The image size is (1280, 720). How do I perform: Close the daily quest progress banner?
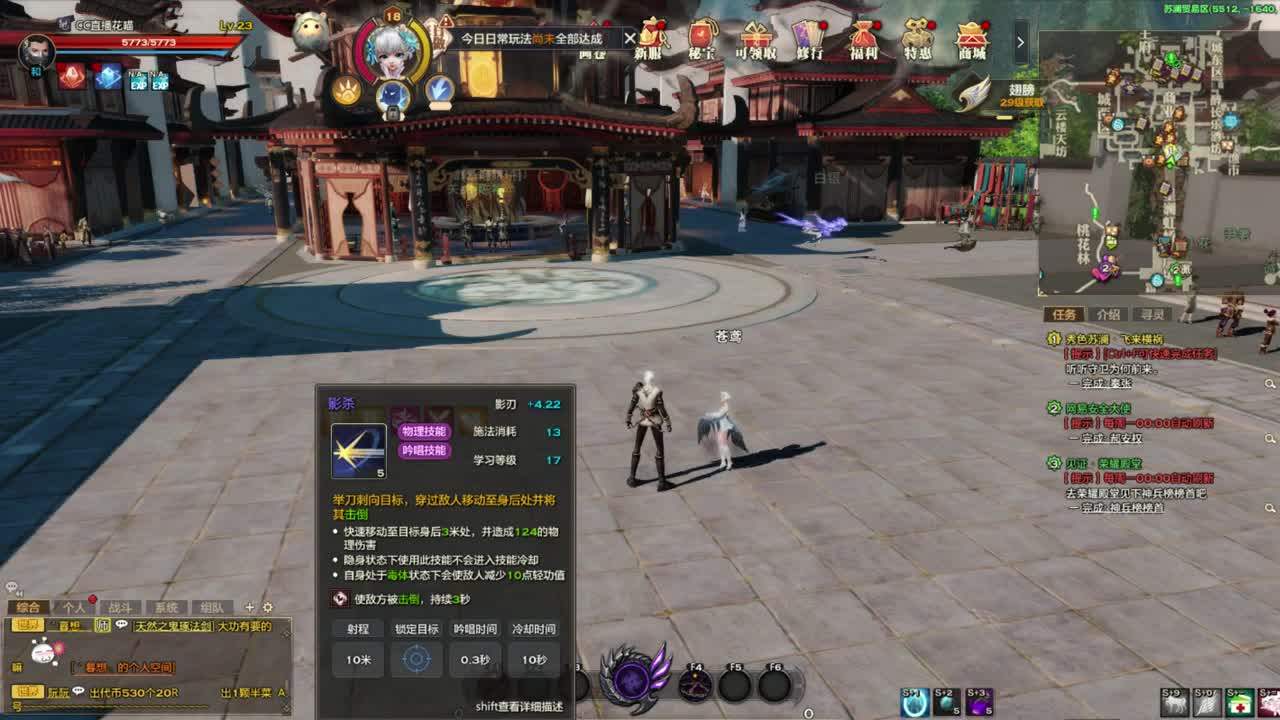click(x=631, y=38)
